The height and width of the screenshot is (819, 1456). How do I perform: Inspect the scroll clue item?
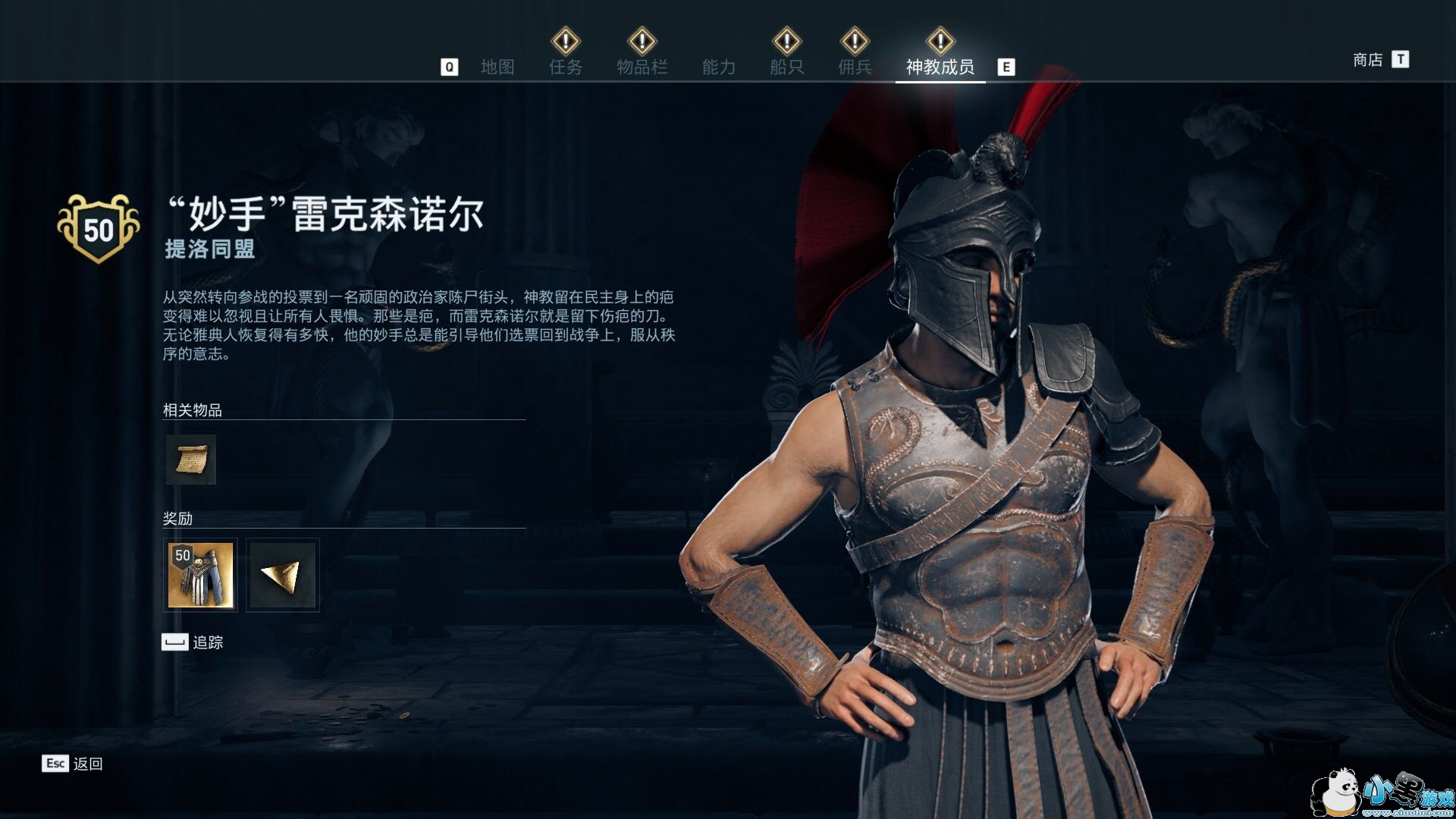[x=191, y=460]
